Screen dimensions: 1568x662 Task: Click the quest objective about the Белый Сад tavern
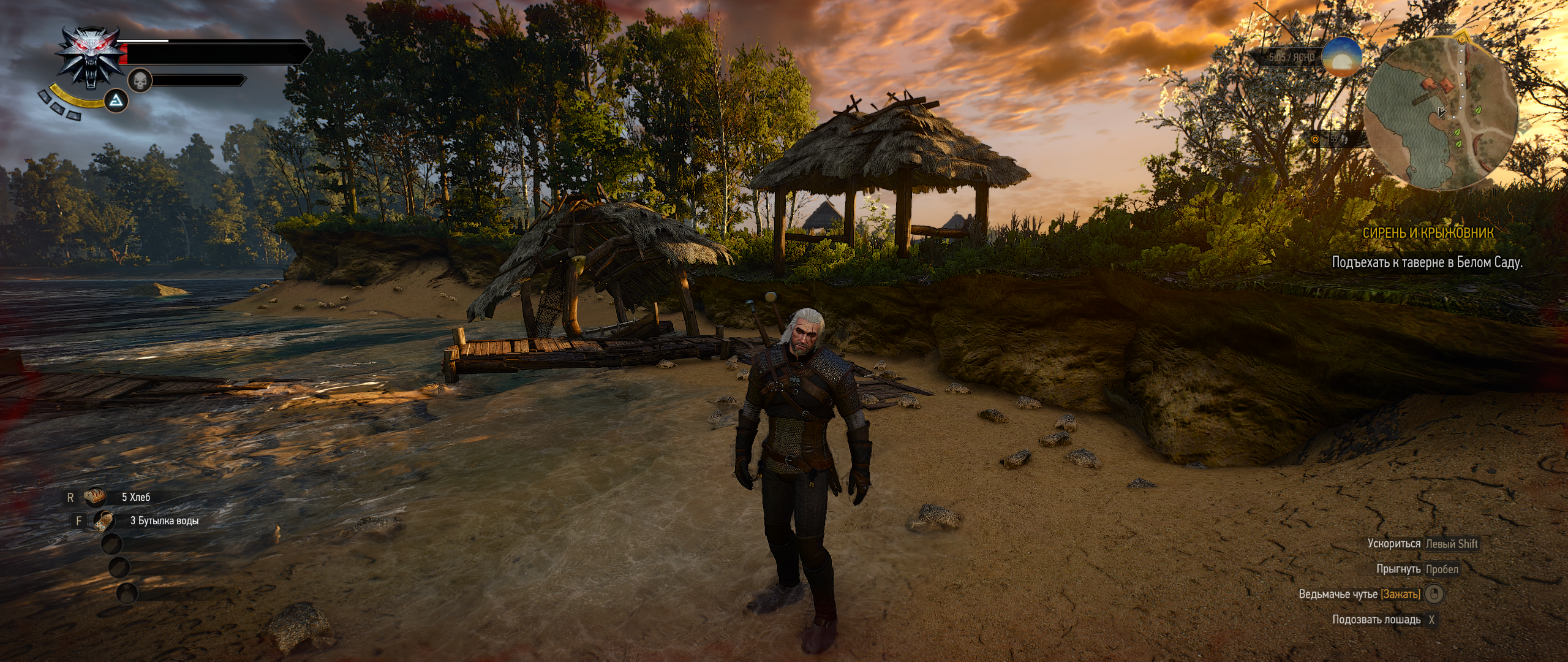1427,262
